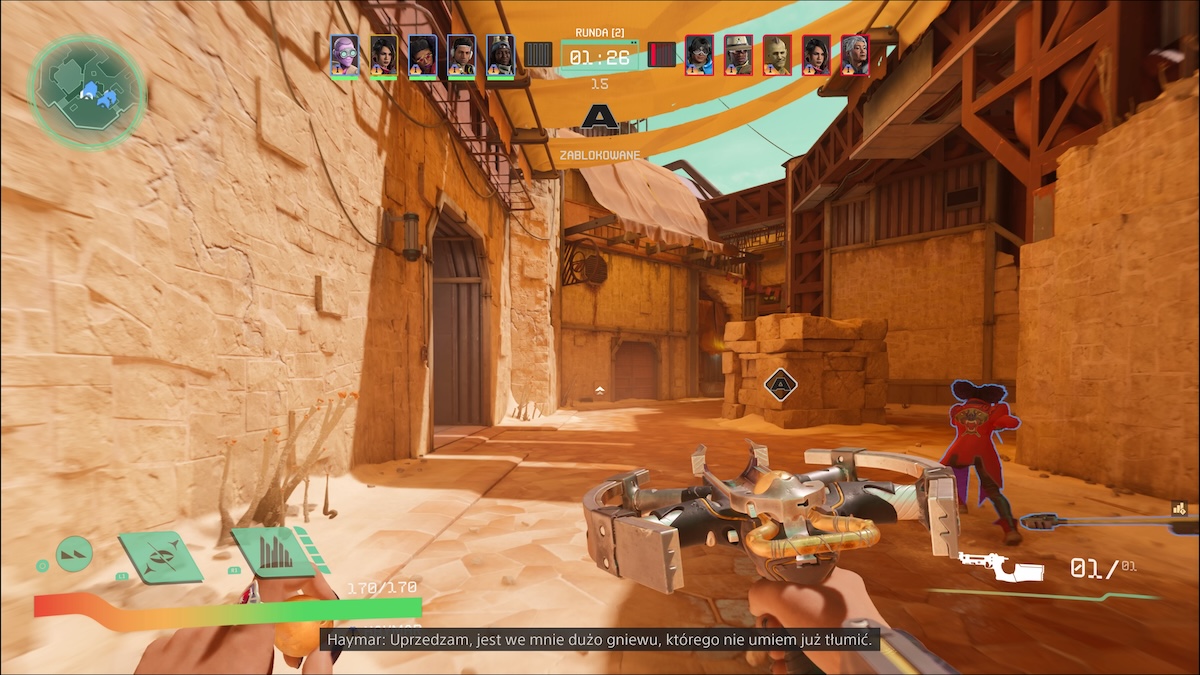Activate the double-arrow dash ability
Screen dimensions: 1200x675
click(x=74, y=553)
